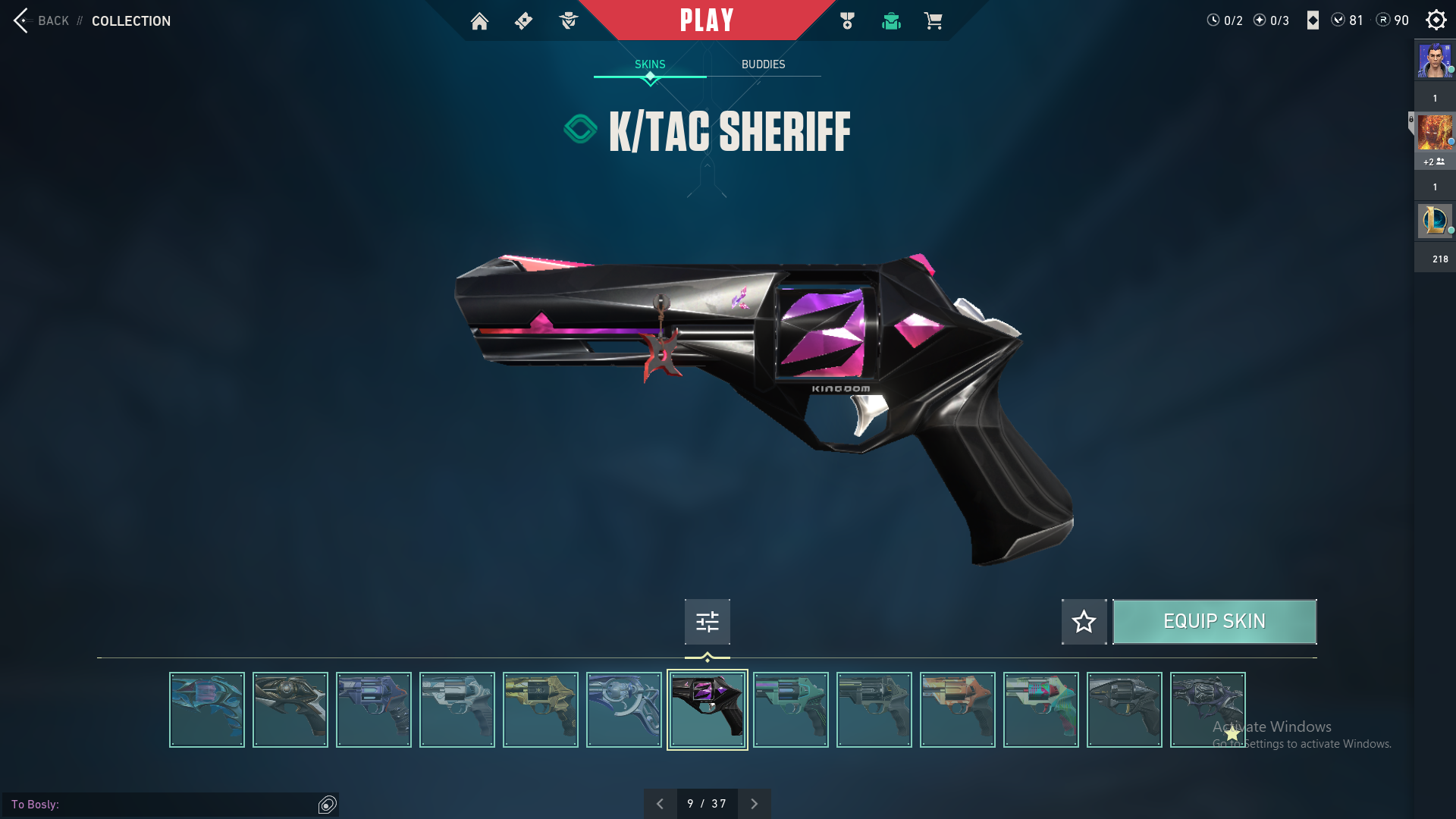
Task: Open the home screen icon
Action: pos(479,21)
